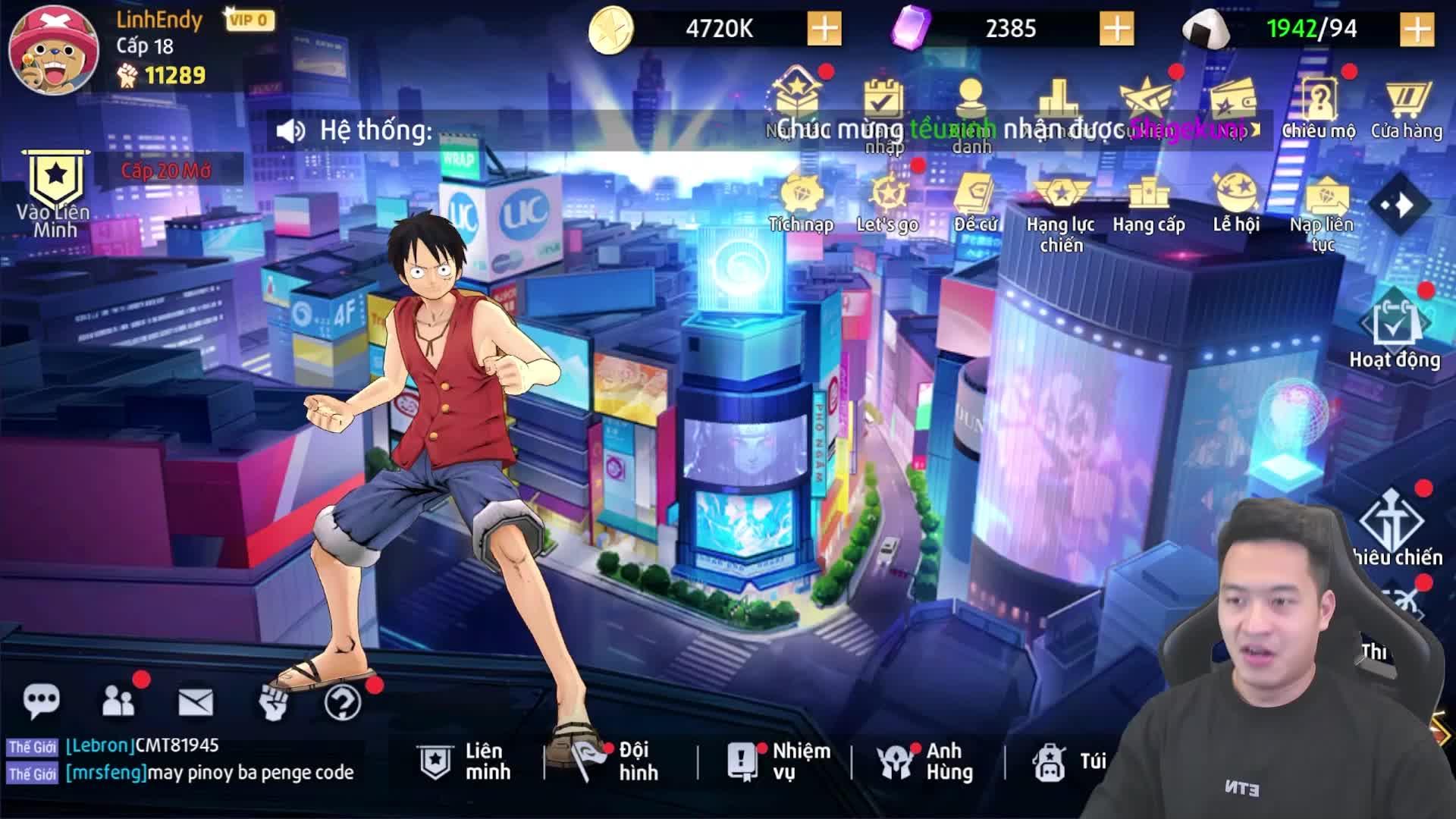1456x819 pixels.
Task: Open the Liên minh alliance menu
Action: 465,761
